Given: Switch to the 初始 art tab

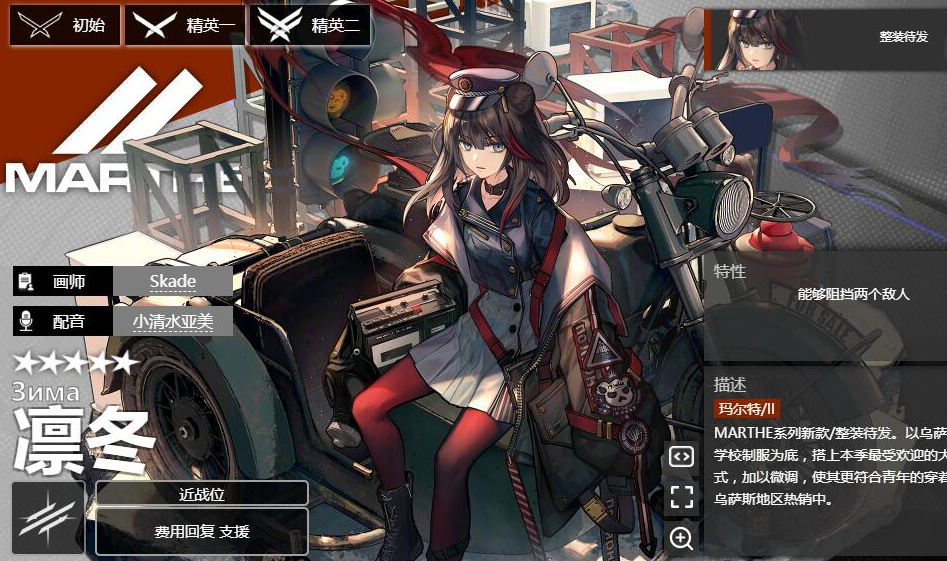Looking at the screenshot, I should (x=65, y=26).
